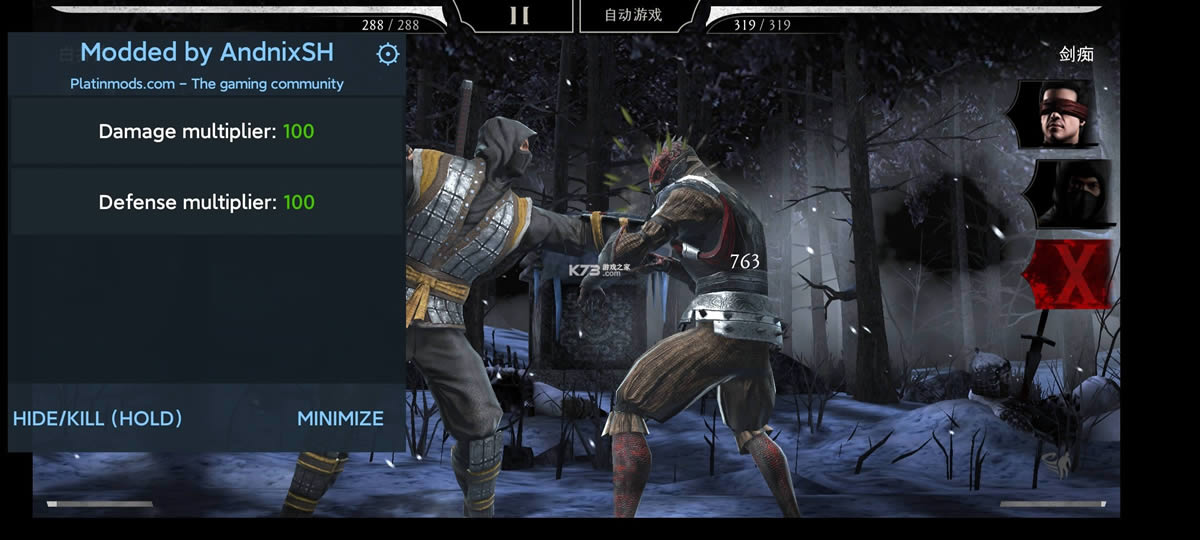This screenshot has height=540, width=1200.
Task: Switch to the hooded ninja portrait
Action: click(x=1070, y=193)
